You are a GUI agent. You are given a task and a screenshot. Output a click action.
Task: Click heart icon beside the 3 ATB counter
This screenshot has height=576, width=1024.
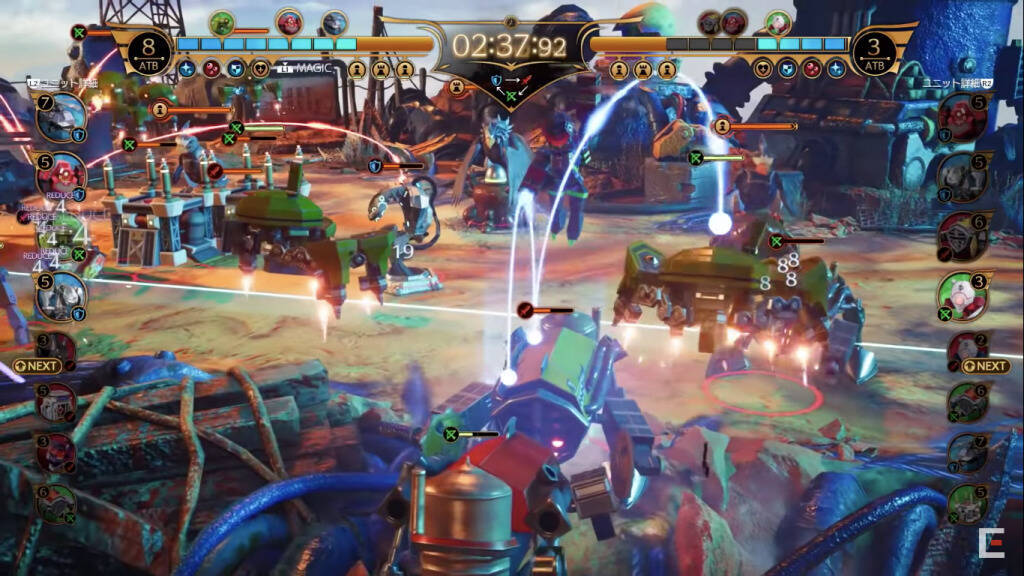click(764, 69)
